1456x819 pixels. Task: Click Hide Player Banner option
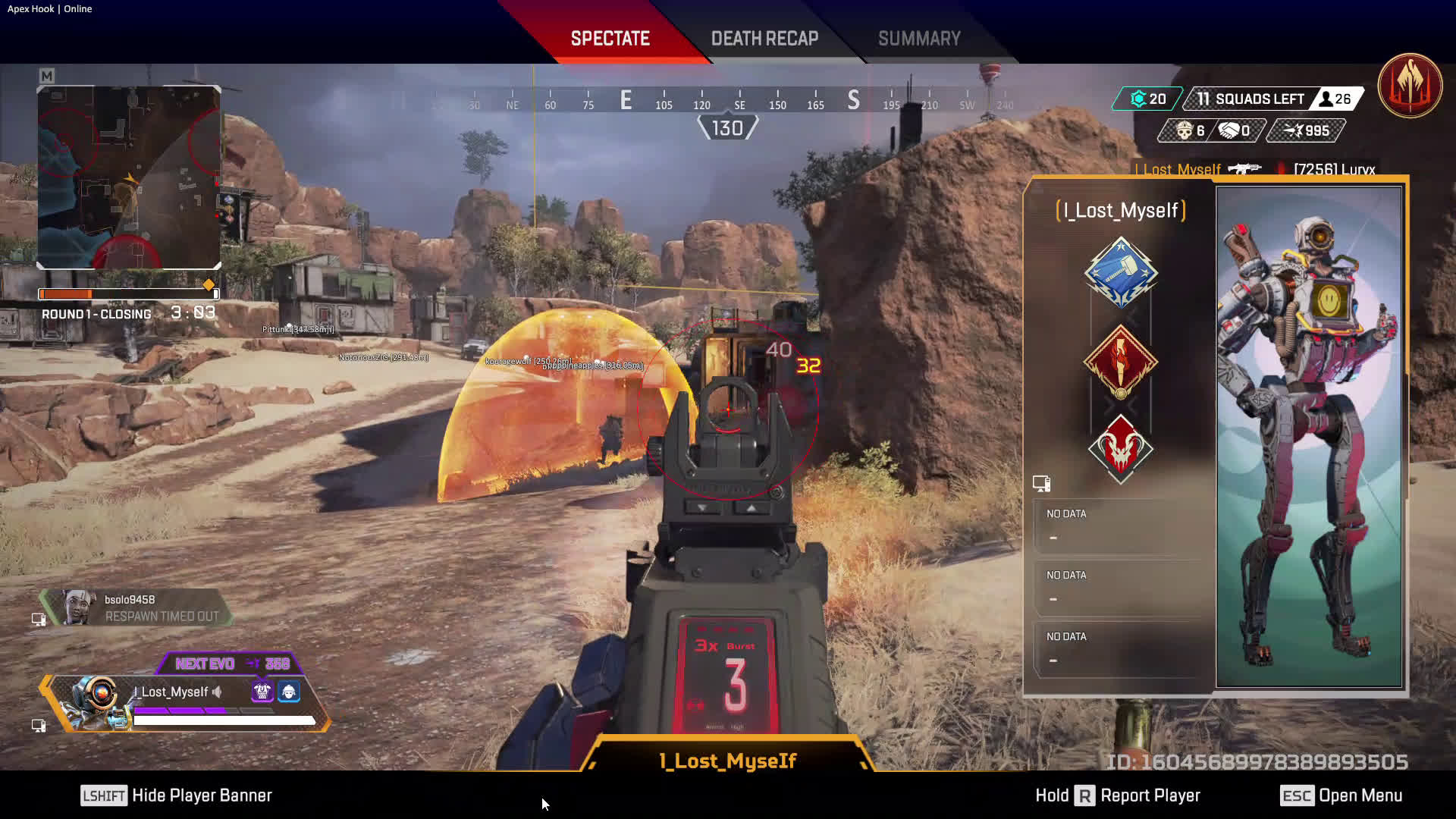click(177, 795)
